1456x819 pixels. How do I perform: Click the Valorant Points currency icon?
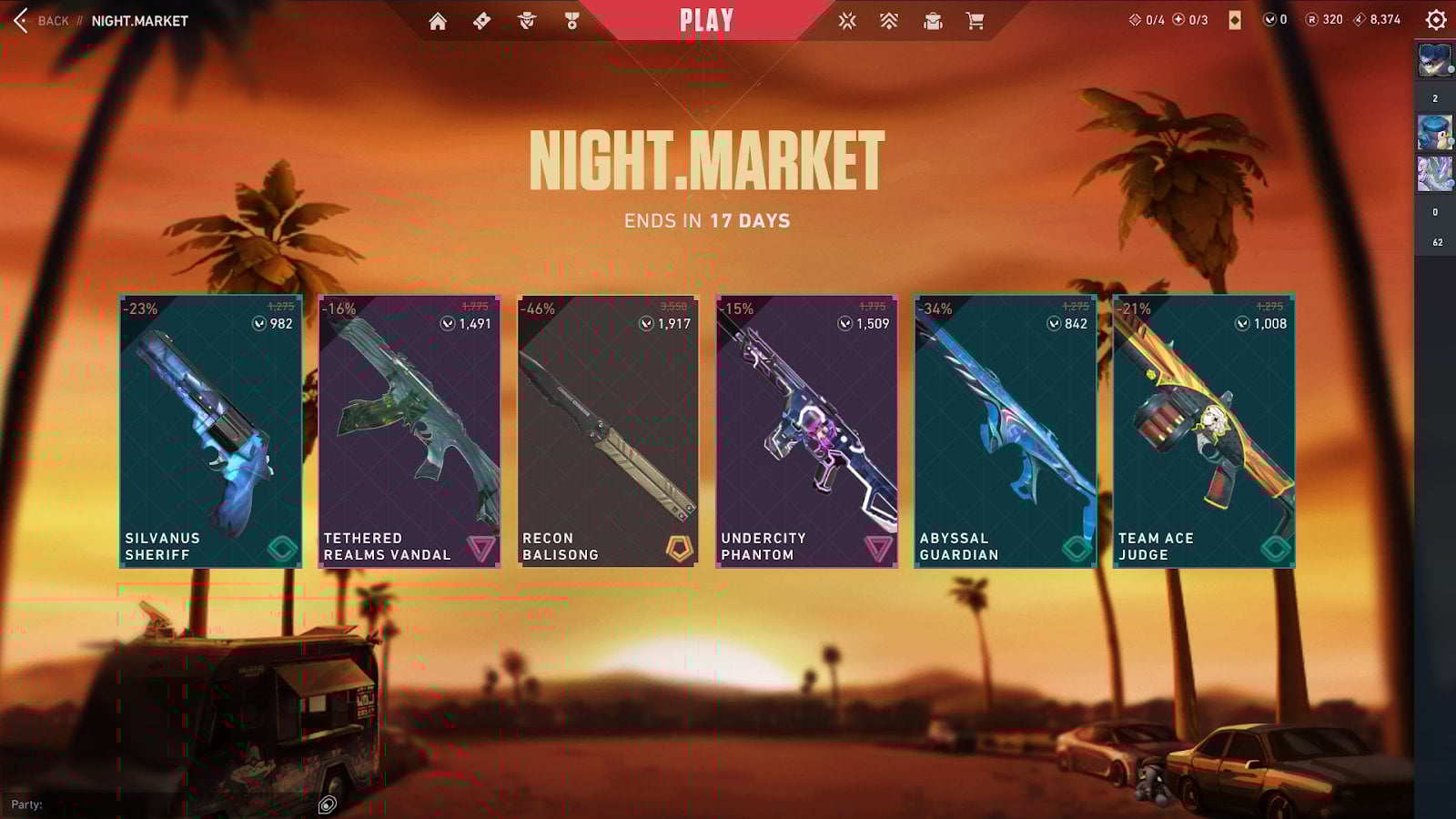[x=1269, y=19]
